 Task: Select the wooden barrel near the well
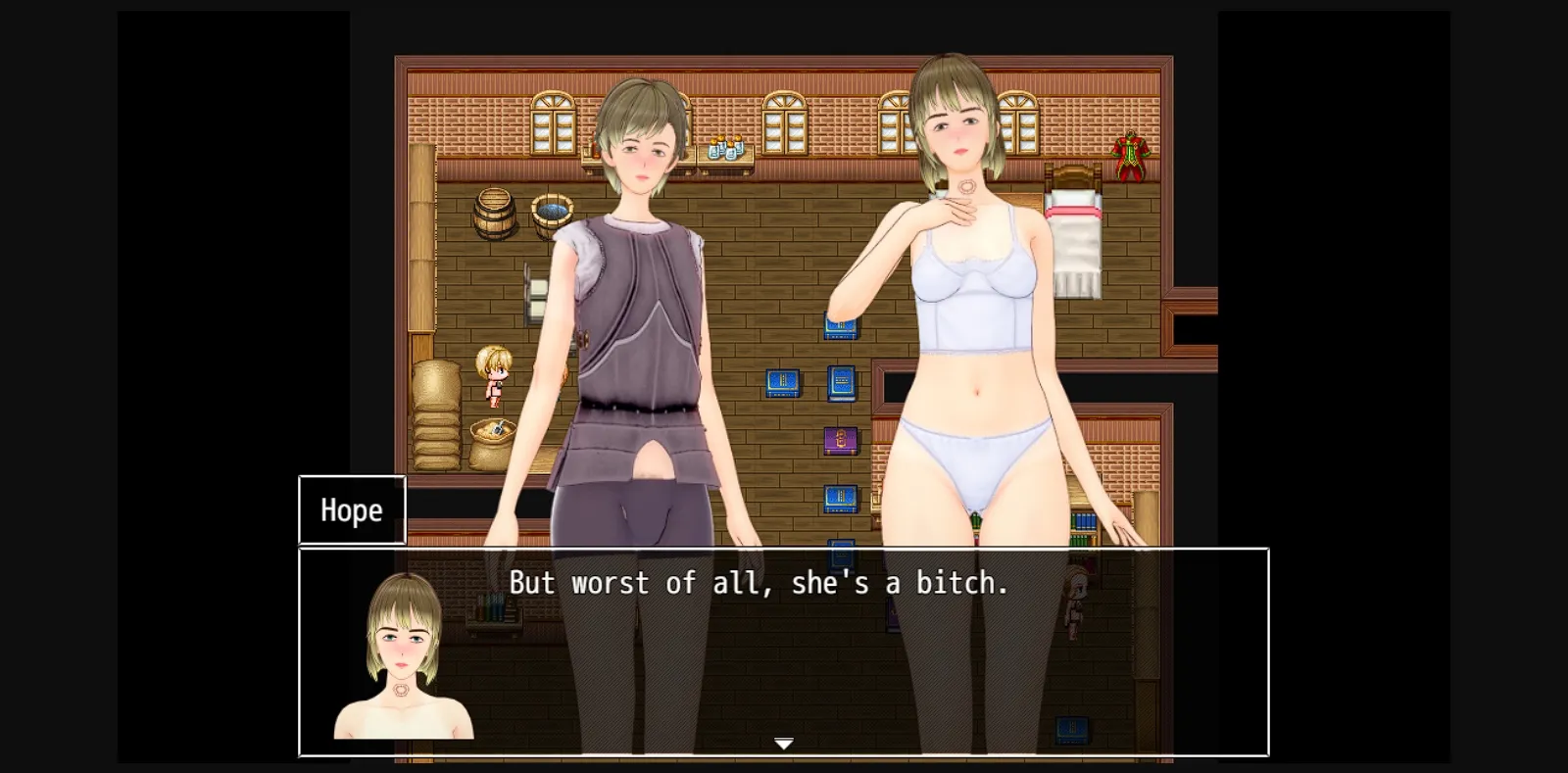pos(493,214)
